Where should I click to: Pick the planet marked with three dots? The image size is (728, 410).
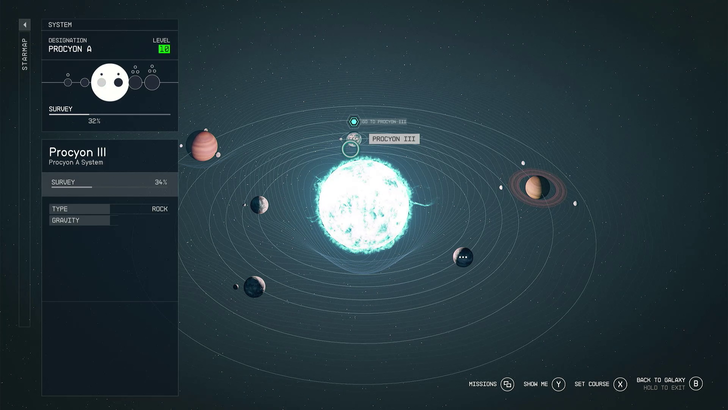462,257
